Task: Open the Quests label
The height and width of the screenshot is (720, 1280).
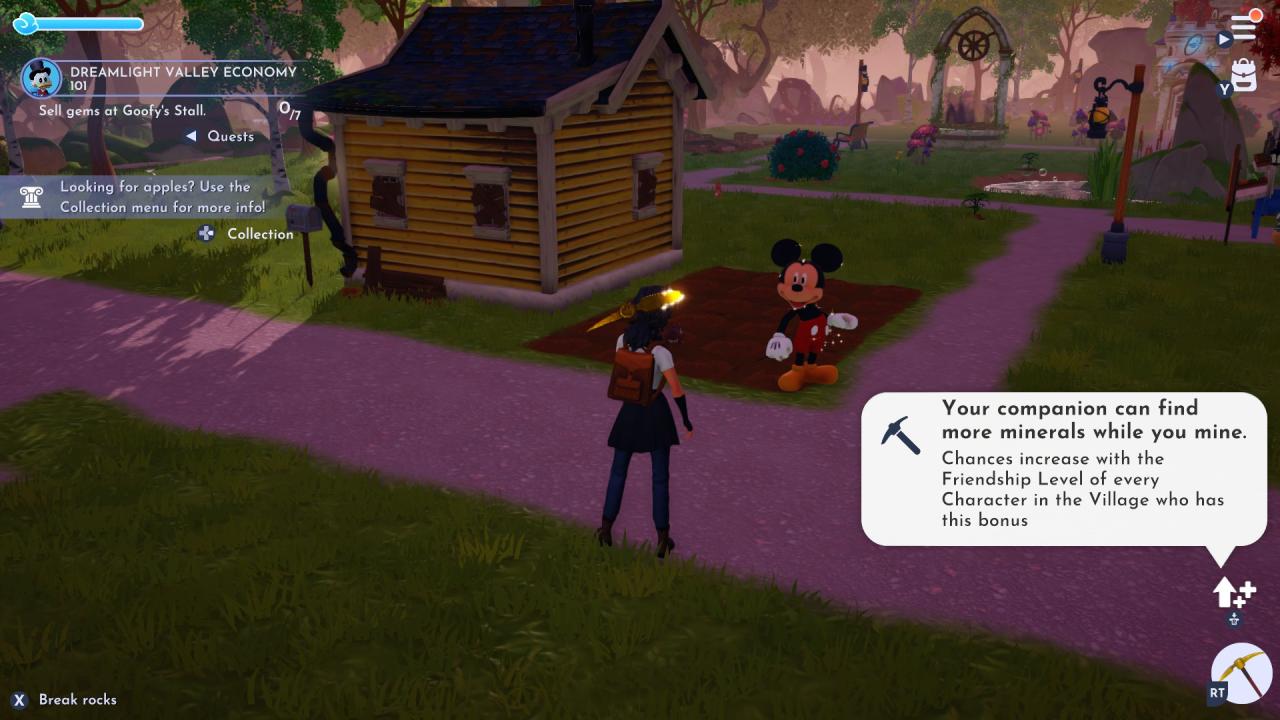Action: click(x=230, y=136)
